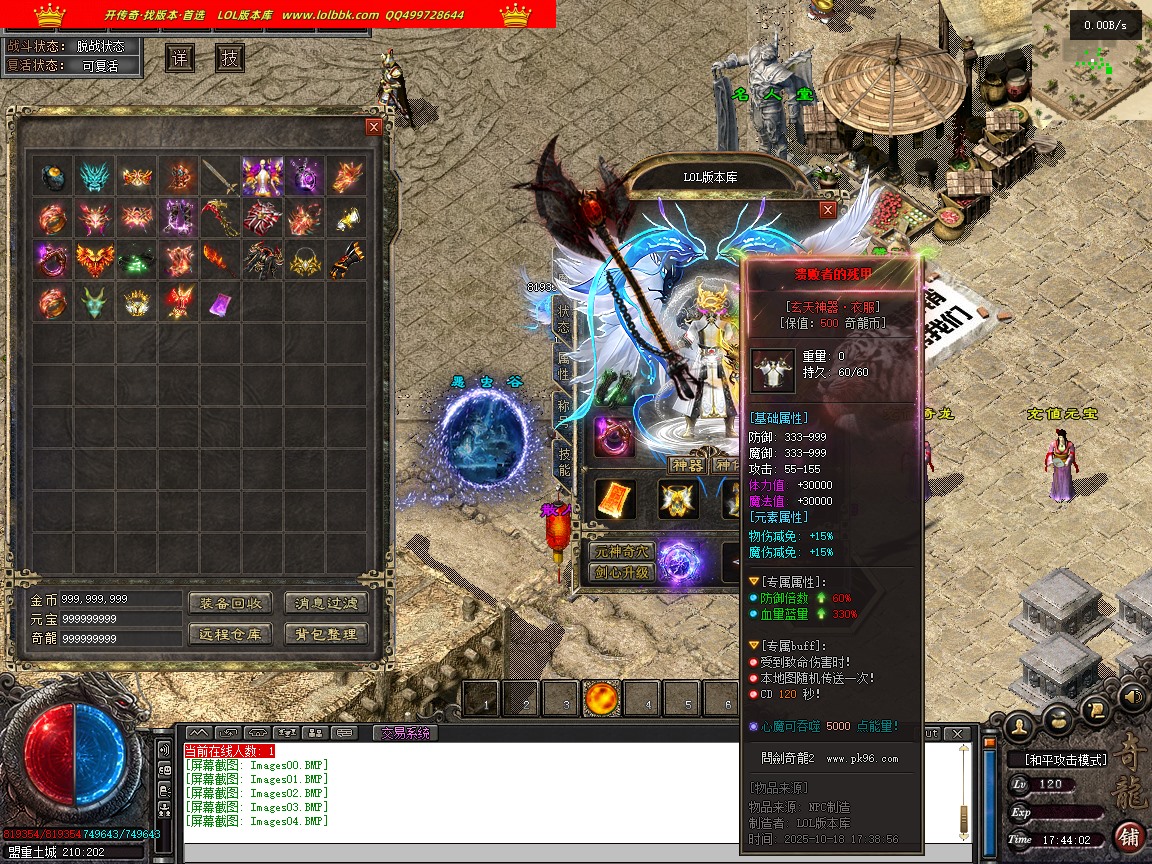Click the 元神奇穴 button
Viewport: 1152px width, 864px height.
(x=620, y=552)
